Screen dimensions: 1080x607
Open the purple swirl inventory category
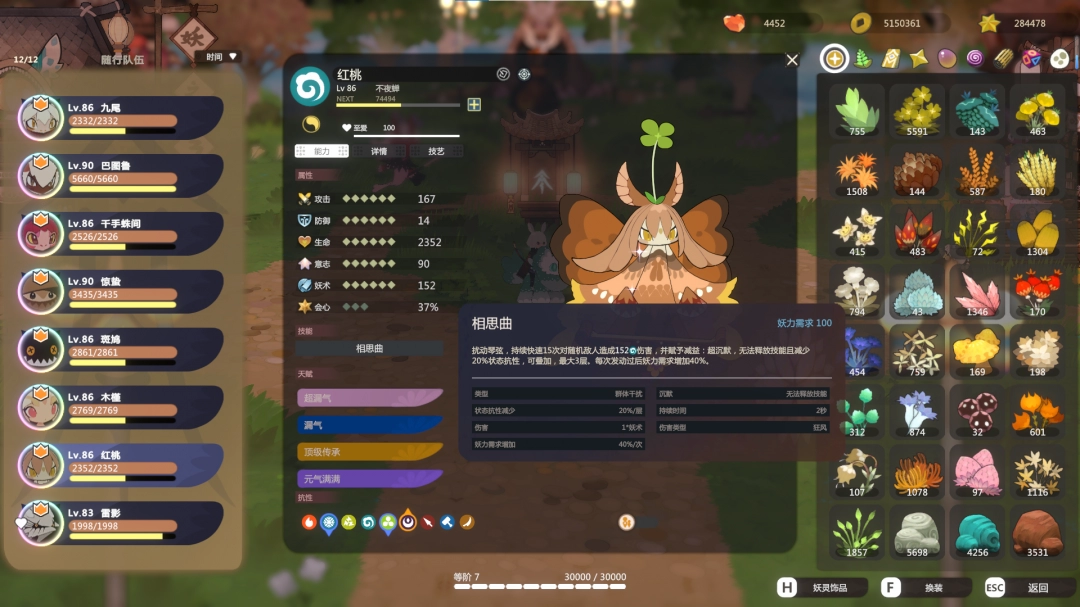pos(975,59)
